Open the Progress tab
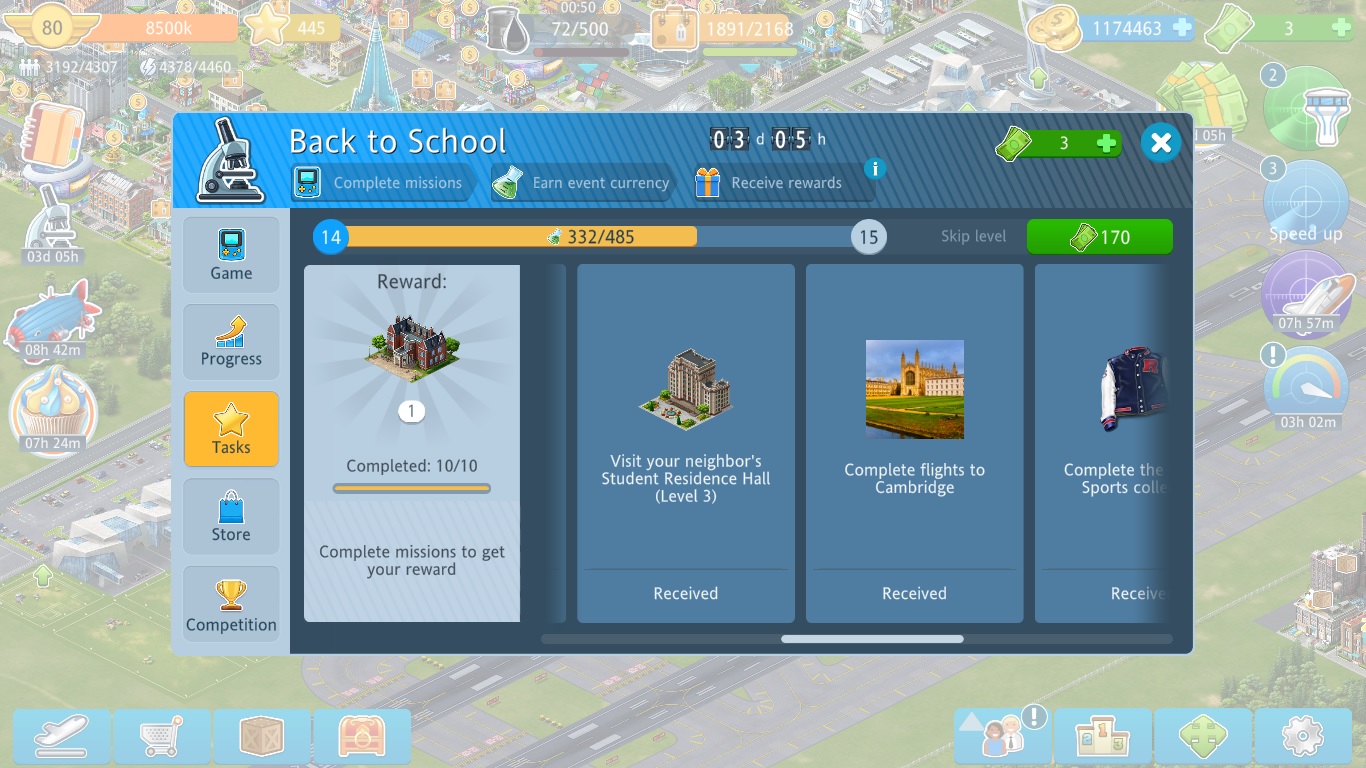This screenshot has height=768, width=1366. (231, 342)
